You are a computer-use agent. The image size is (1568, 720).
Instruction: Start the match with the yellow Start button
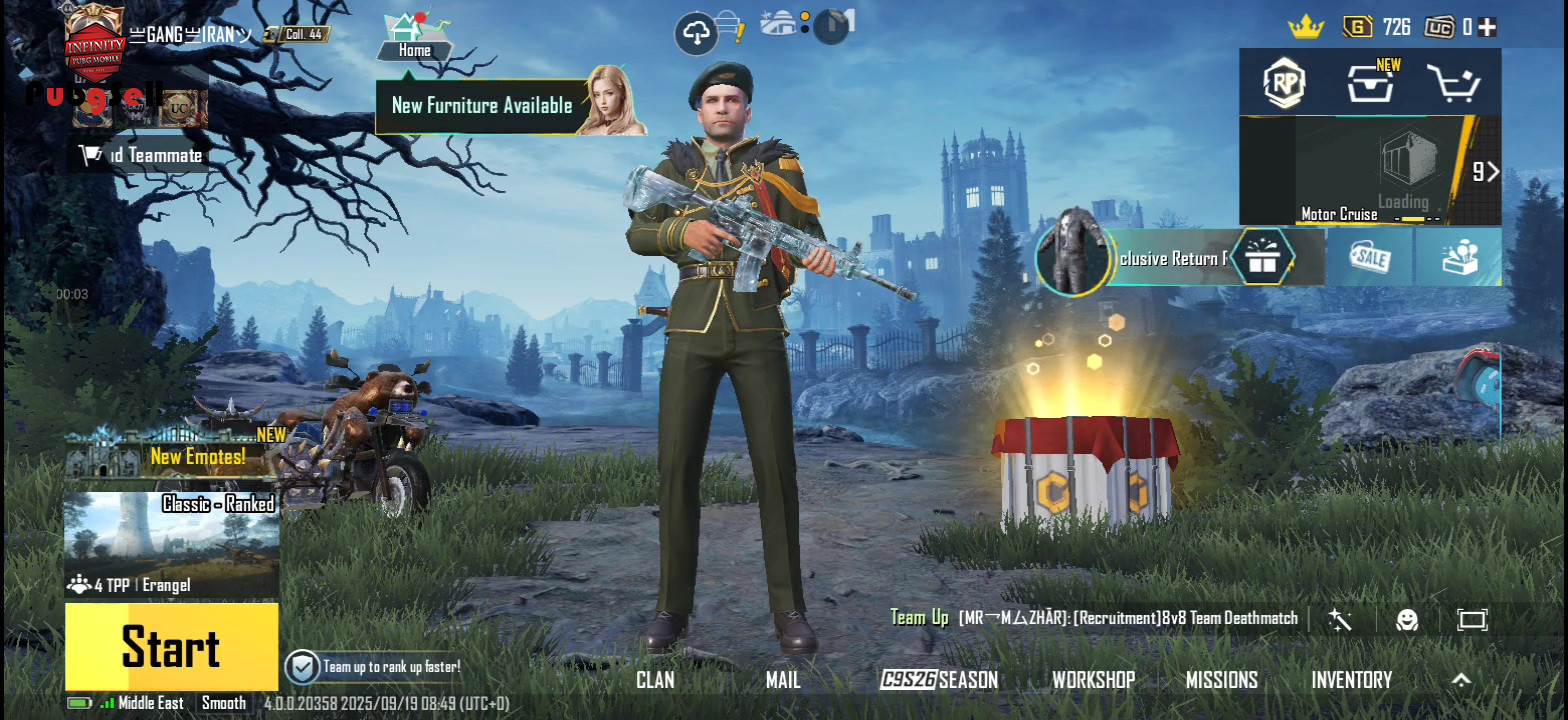(x=171, y=646)
